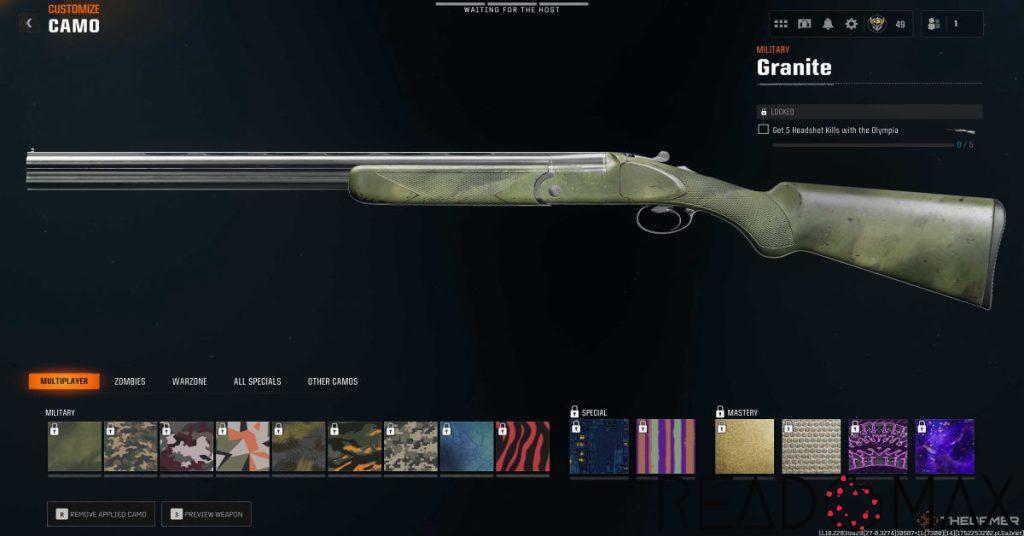
Task: Pick the blue scaled military camo
Action: [x=467, y=447]
